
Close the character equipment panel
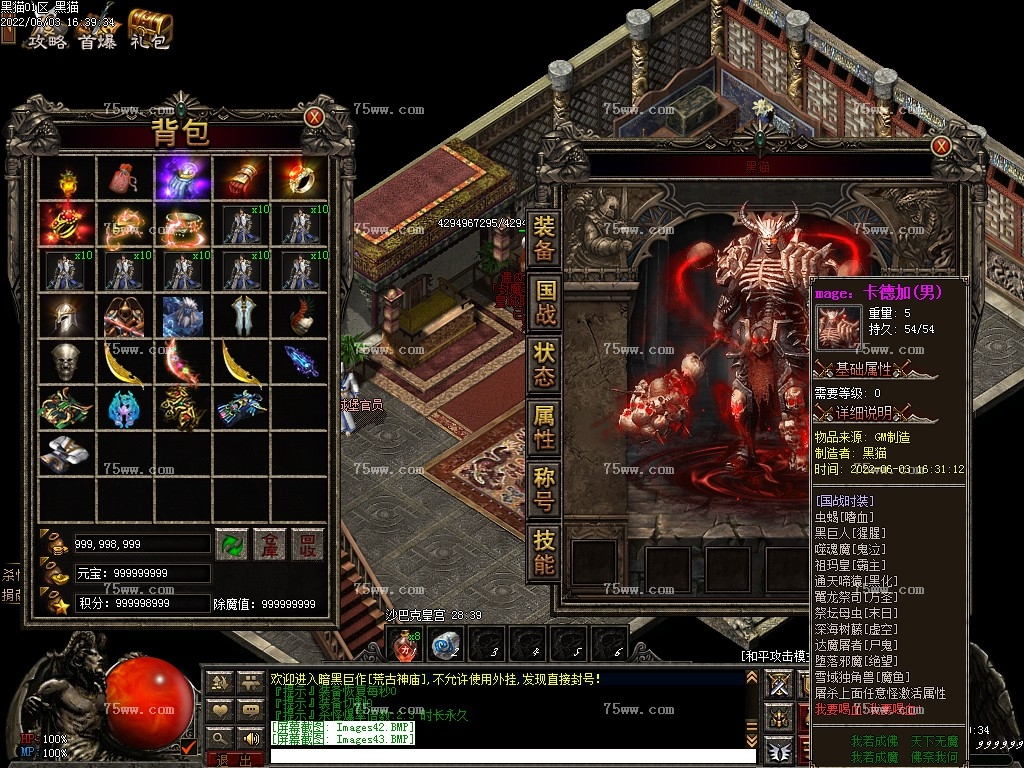941,146
